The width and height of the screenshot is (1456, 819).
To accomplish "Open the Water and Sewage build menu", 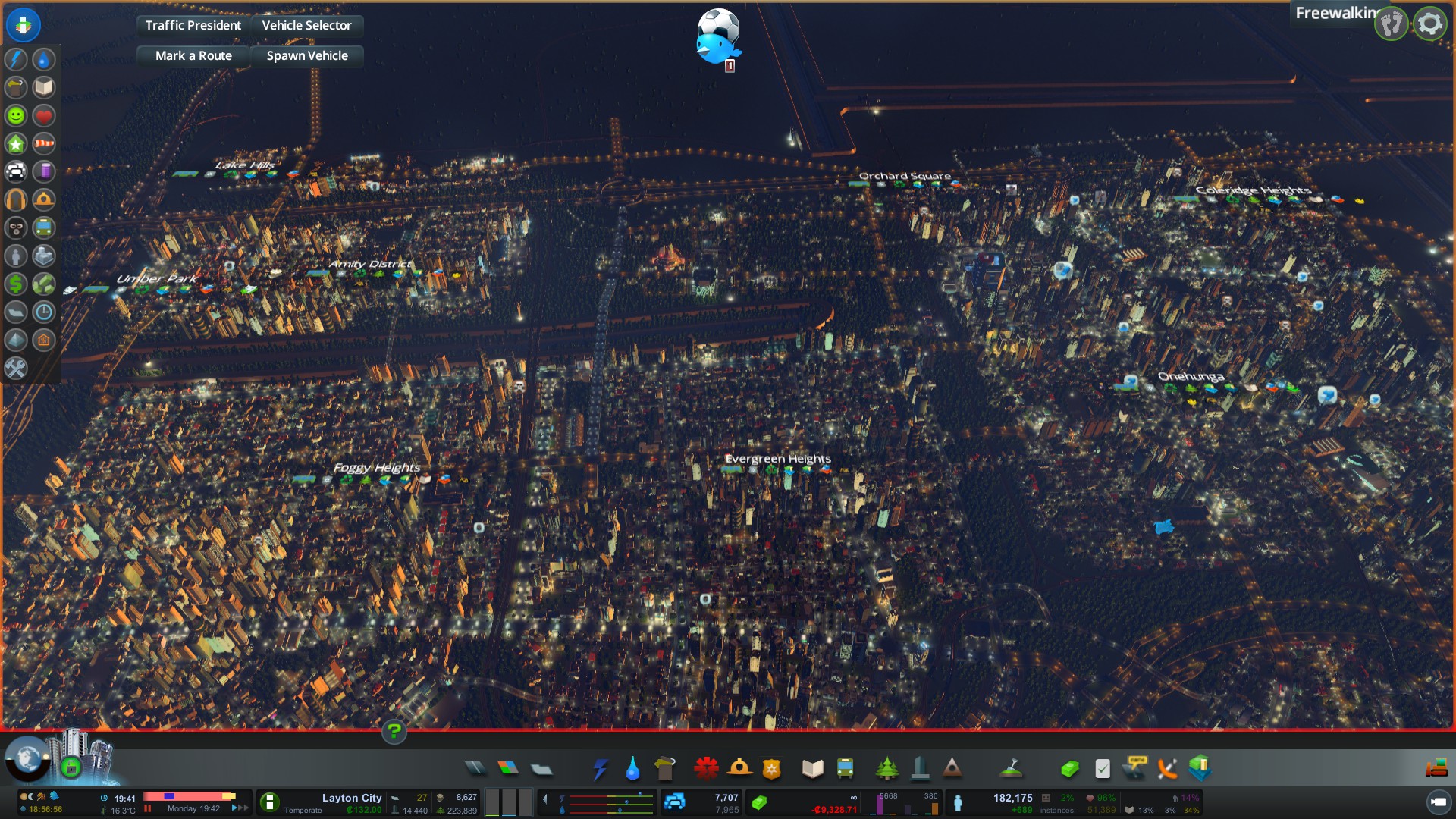I will click(632, 769).
